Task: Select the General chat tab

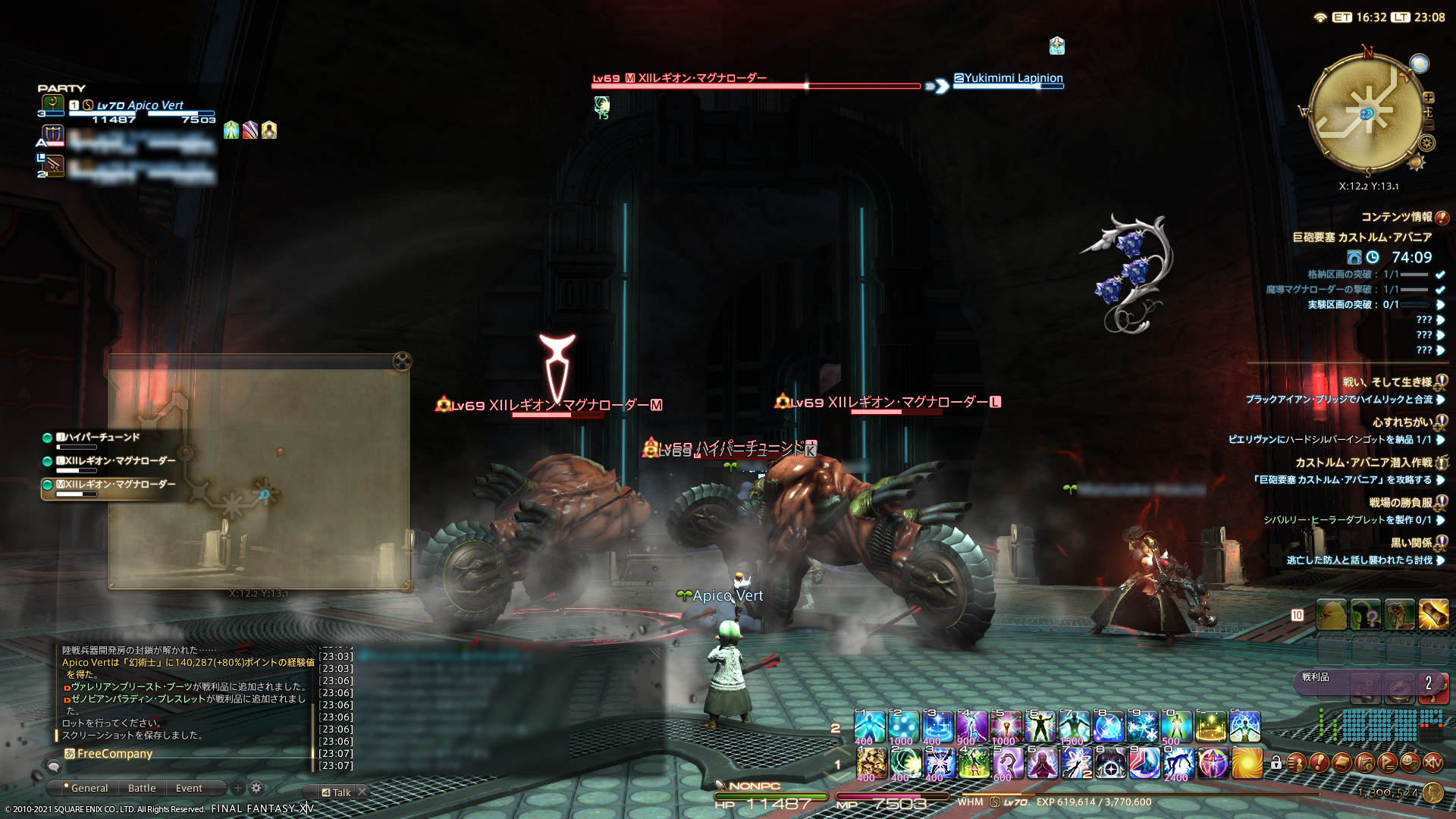Action: 89,788
